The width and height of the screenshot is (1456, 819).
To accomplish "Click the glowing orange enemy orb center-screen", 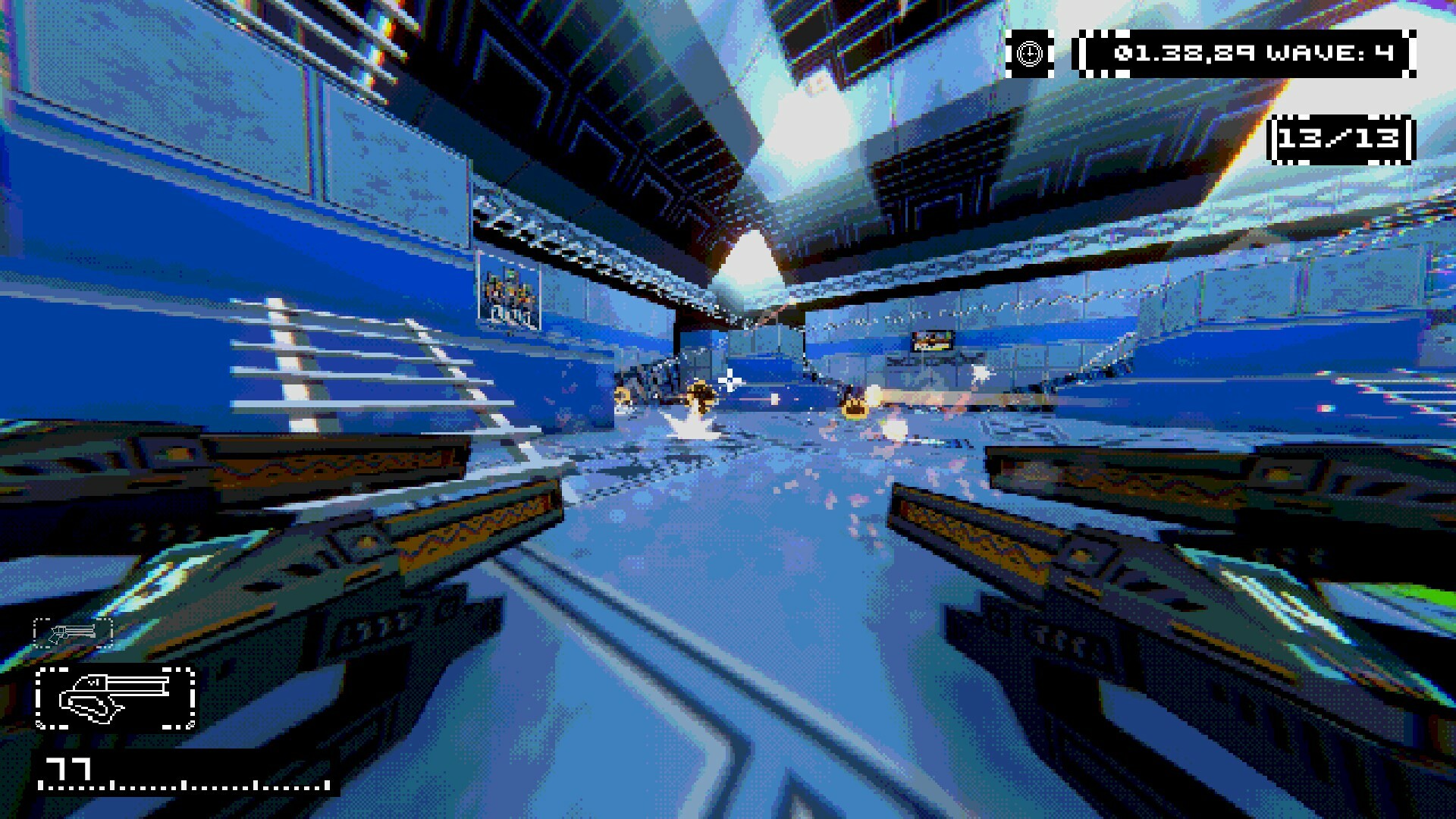I will click(x=699, y=394).
